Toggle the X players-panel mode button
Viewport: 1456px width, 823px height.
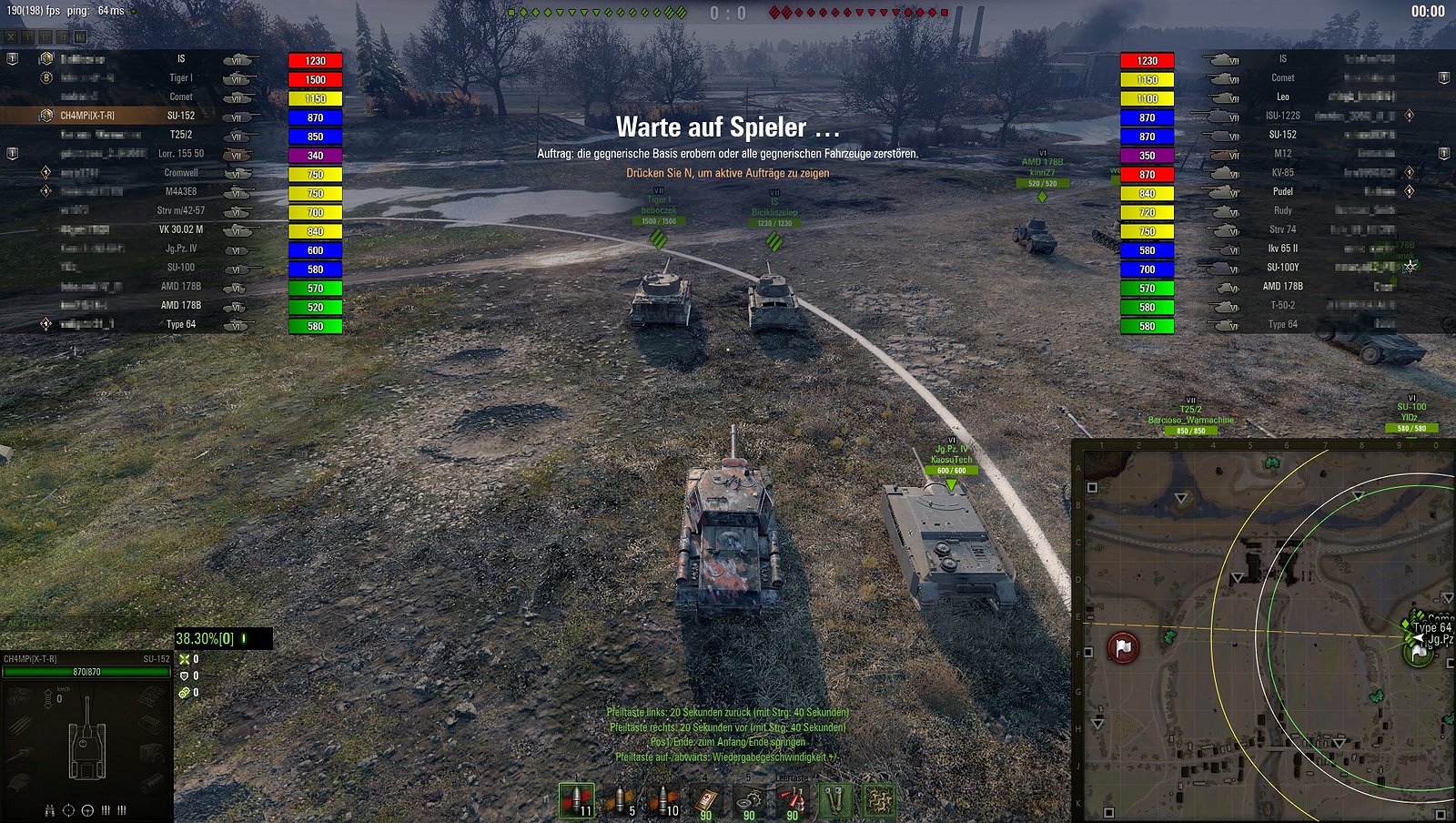(x=11, y=37)
